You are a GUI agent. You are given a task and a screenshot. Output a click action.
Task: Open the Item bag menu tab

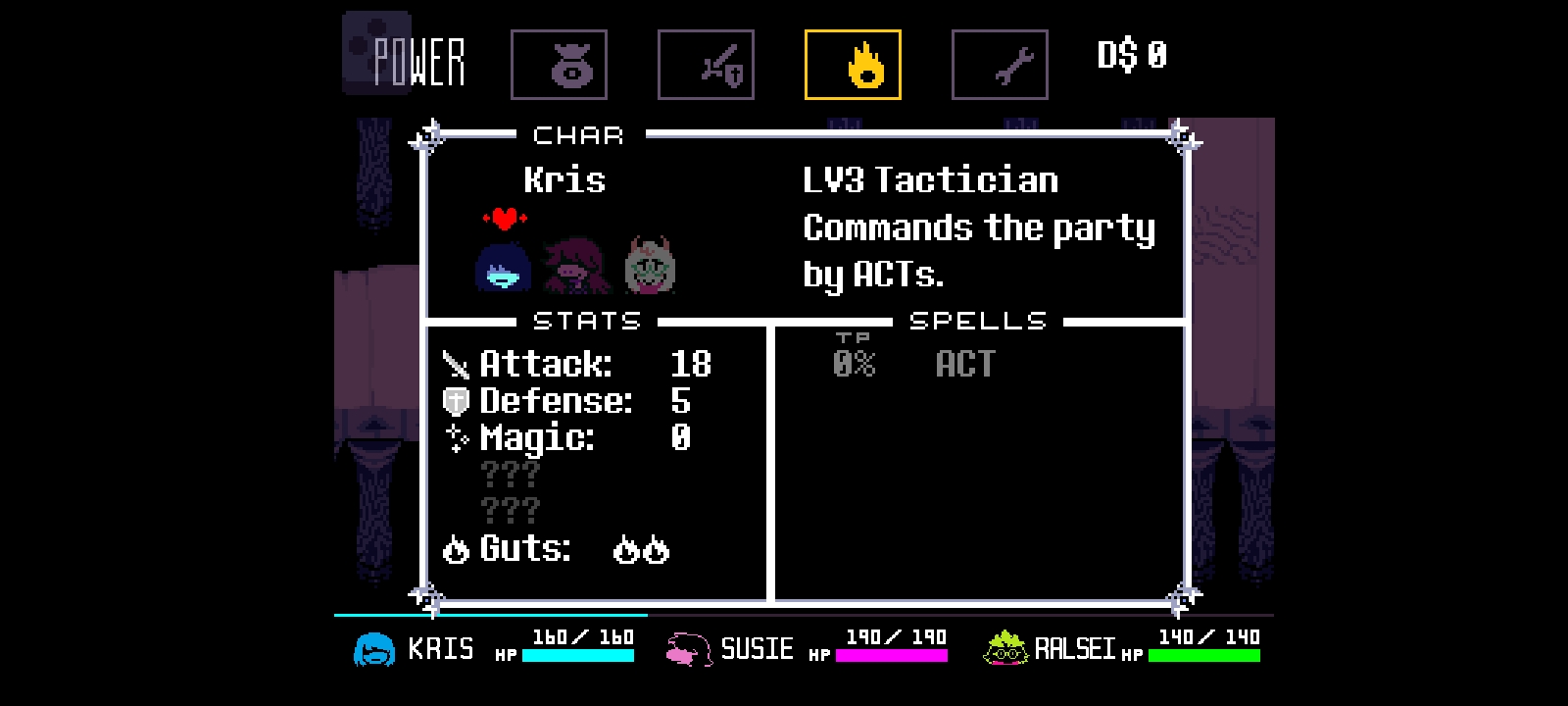559,65
